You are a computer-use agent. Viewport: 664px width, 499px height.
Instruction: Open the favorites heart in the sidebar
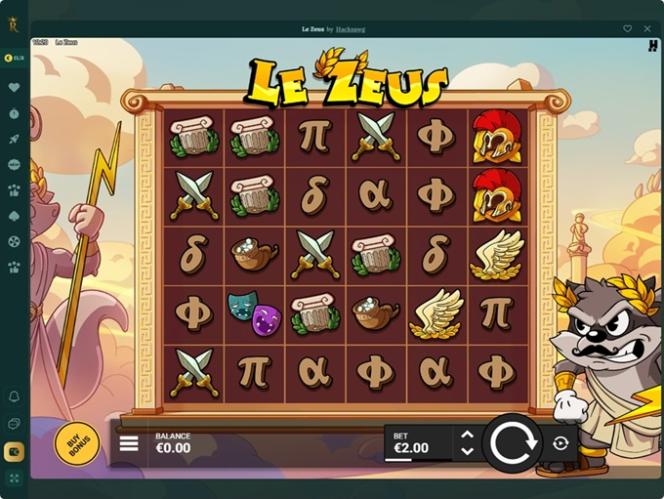click(14, 88)
